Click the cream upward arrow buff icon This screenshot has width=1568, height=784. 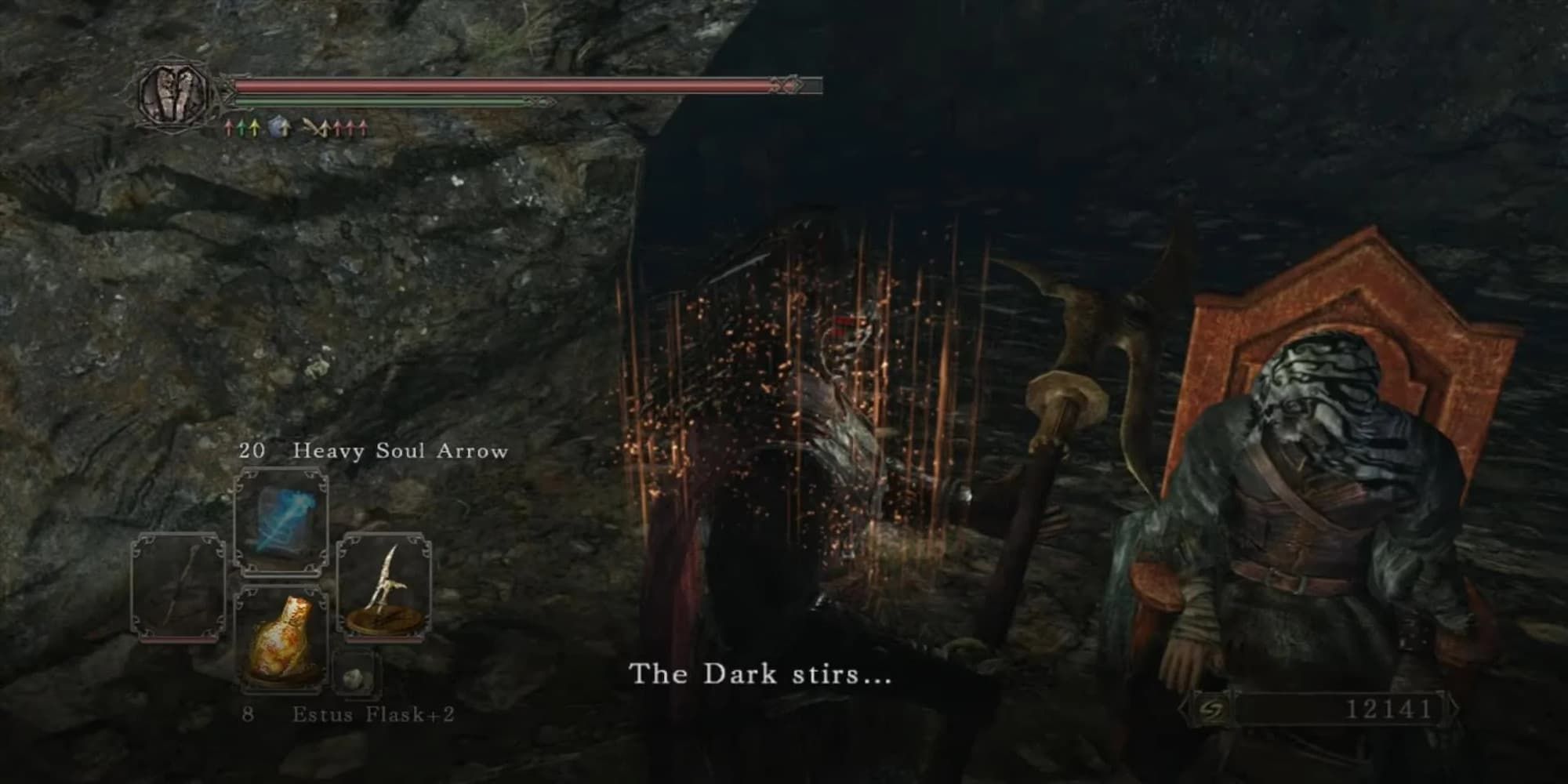285,128
